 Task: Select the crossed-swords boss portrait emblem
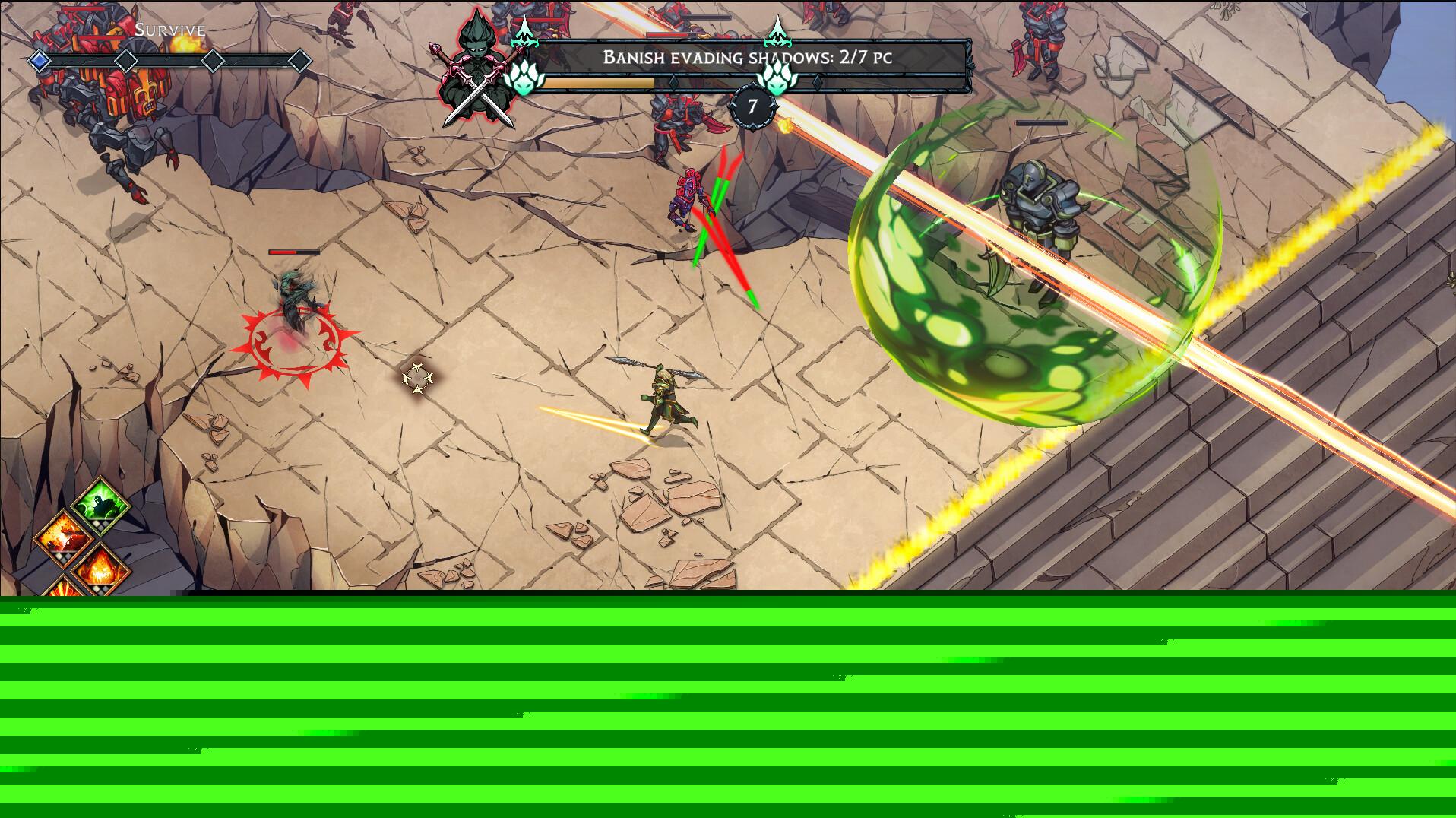476,72
